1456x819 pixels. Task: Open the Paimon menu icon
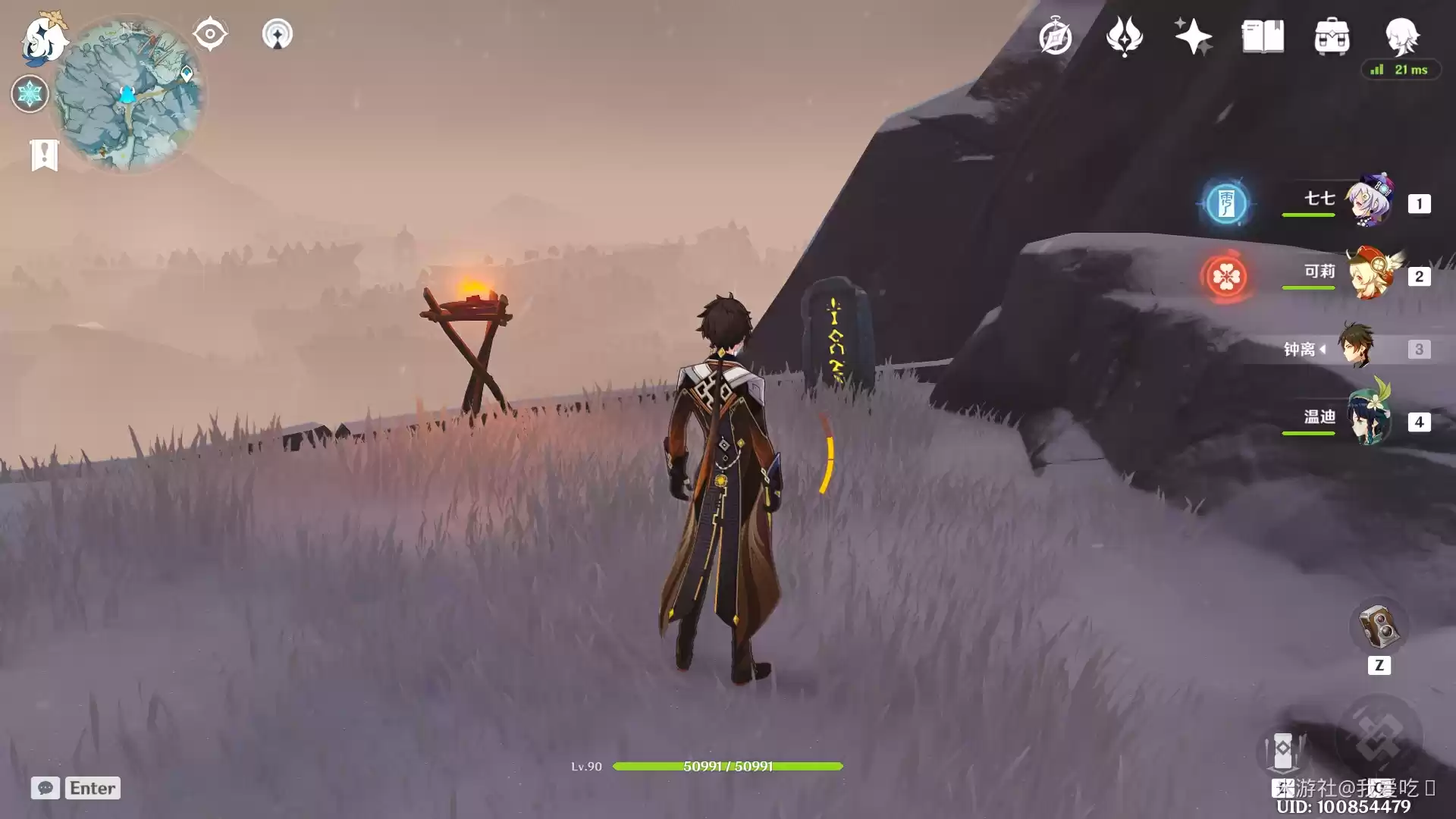pos(44,38)
